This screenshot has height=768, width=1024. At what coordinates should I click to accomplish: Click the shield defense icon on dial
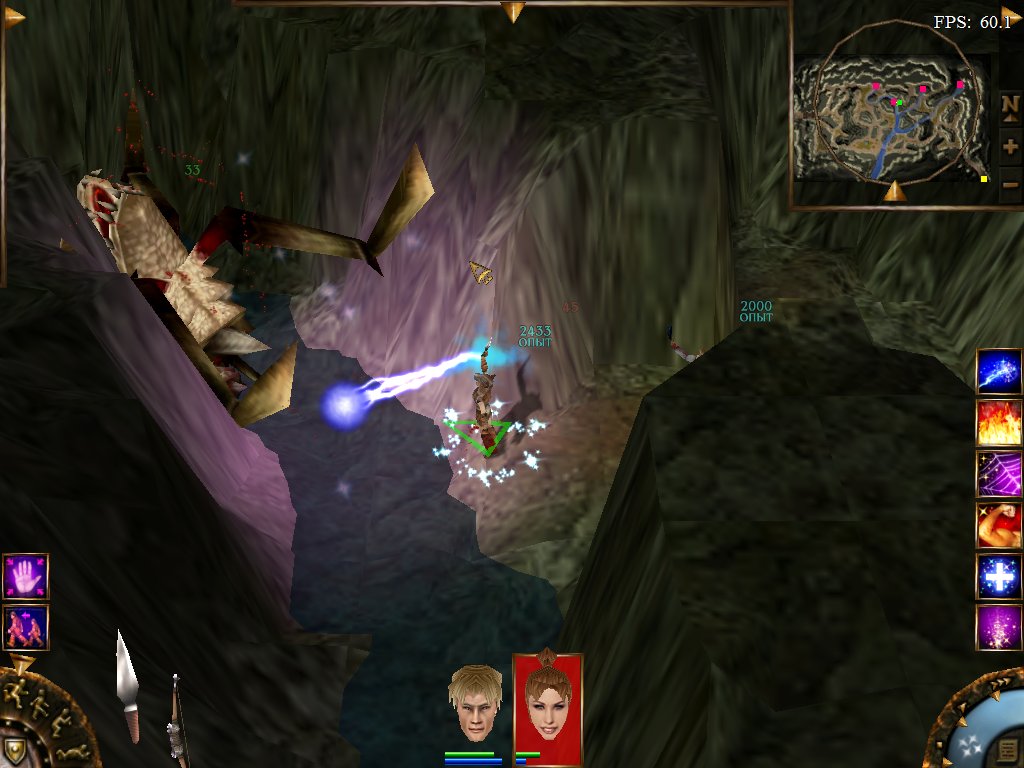coord(16,750)
